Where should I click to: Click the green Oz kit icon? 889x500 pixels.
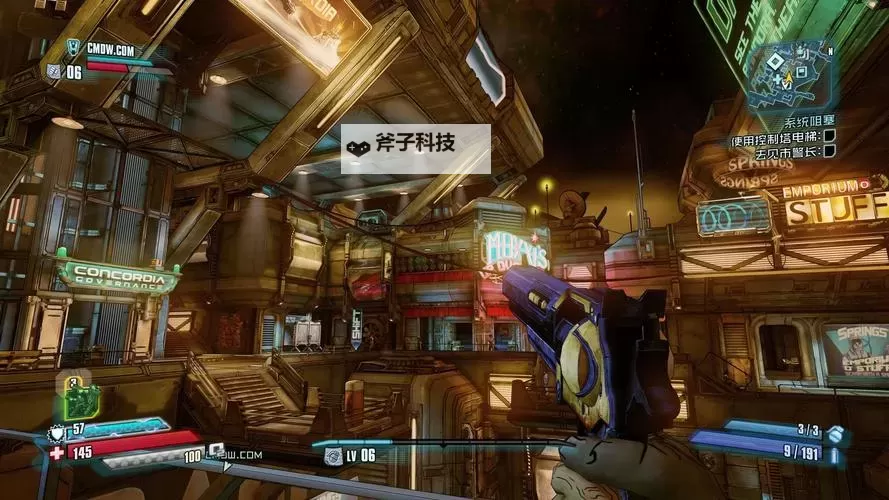click(x=80, y=399)
